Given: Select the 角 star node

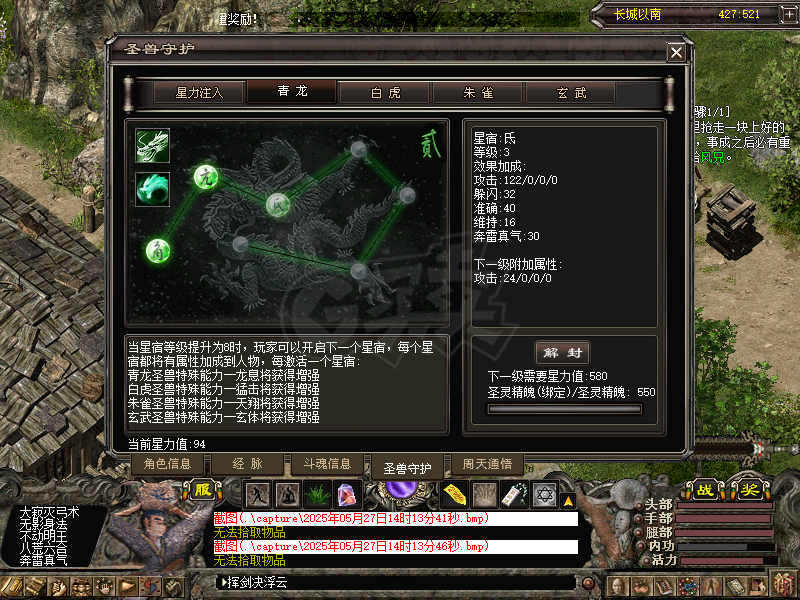Looking at the screenshot, I should [157, 250].
